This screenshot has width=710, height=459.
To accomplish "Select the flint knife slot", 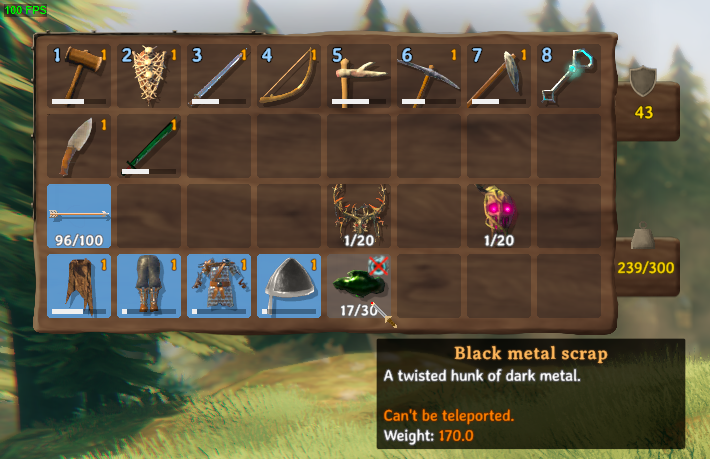I will click(79, 146).
